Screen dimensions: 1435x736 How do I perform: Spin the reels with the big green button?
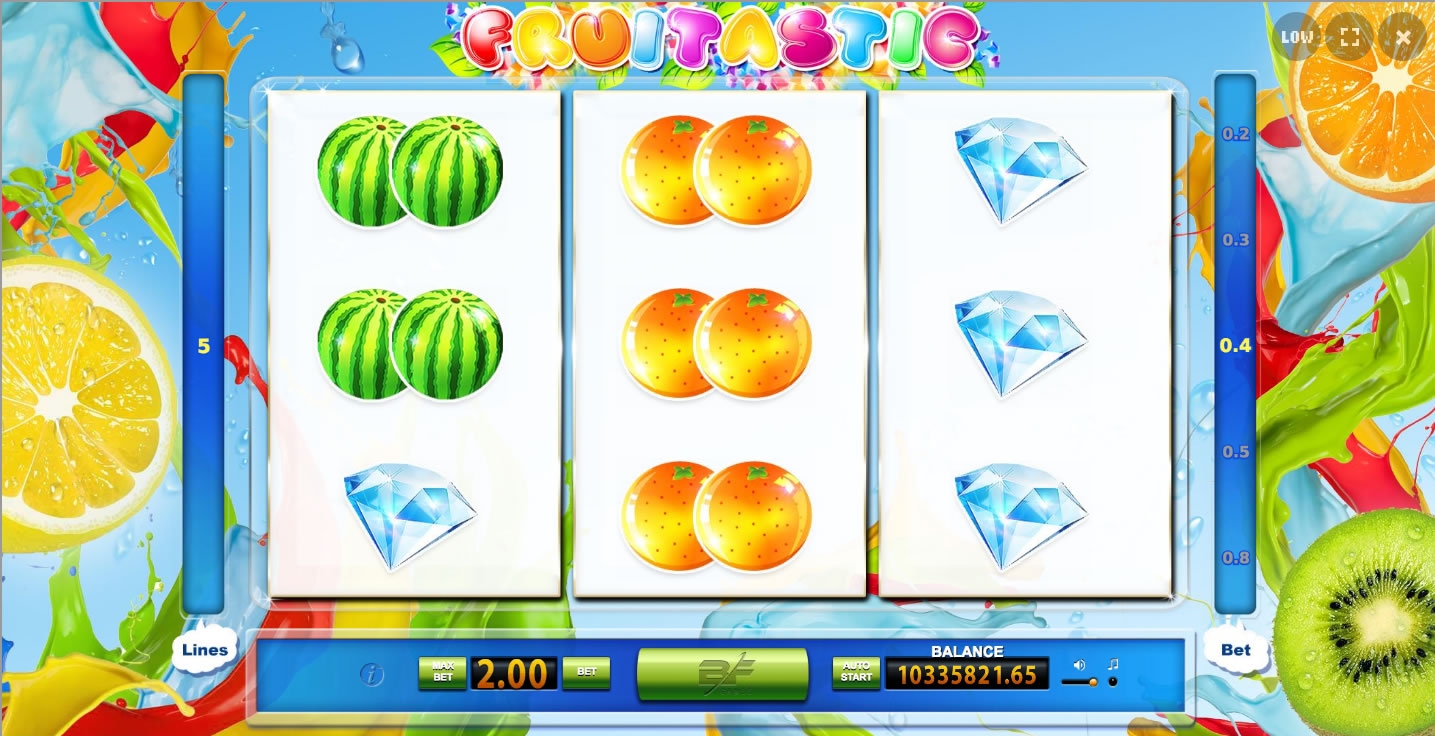[722, 673]
